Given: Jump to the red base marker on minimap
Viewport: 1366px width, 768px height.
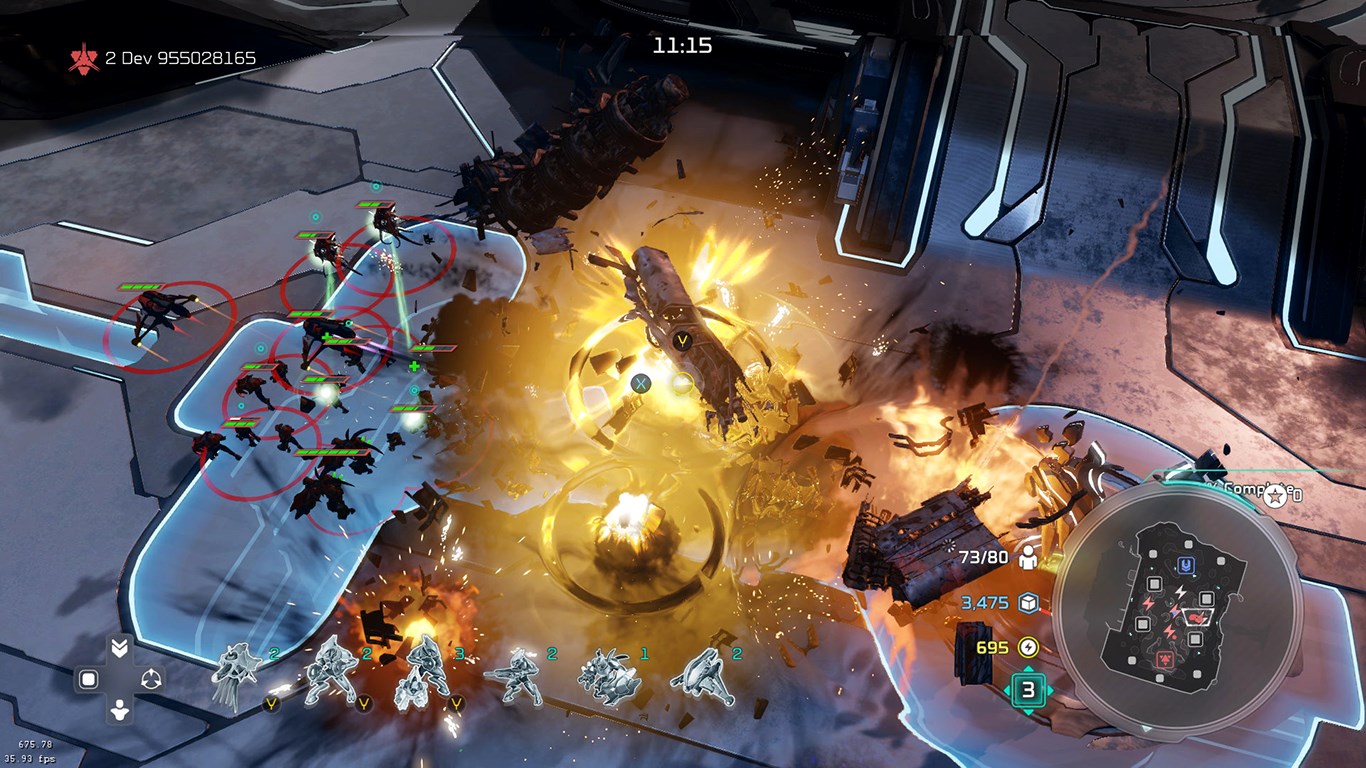Looking at the screenshot, I should [x=1165, y=661].
